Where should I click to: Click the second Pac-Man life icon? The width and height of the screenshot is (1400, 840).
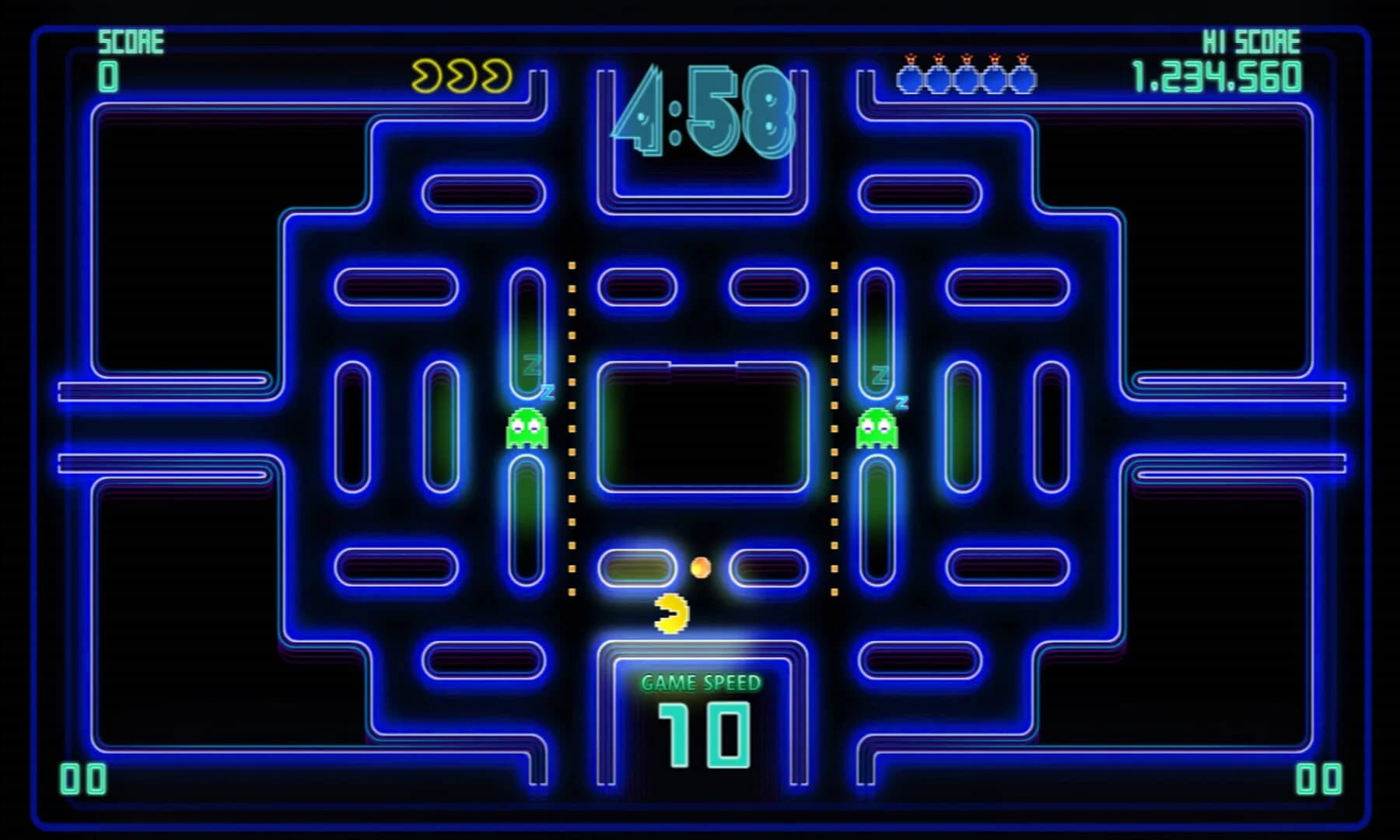pyautogui.click(x=461, y=74)
